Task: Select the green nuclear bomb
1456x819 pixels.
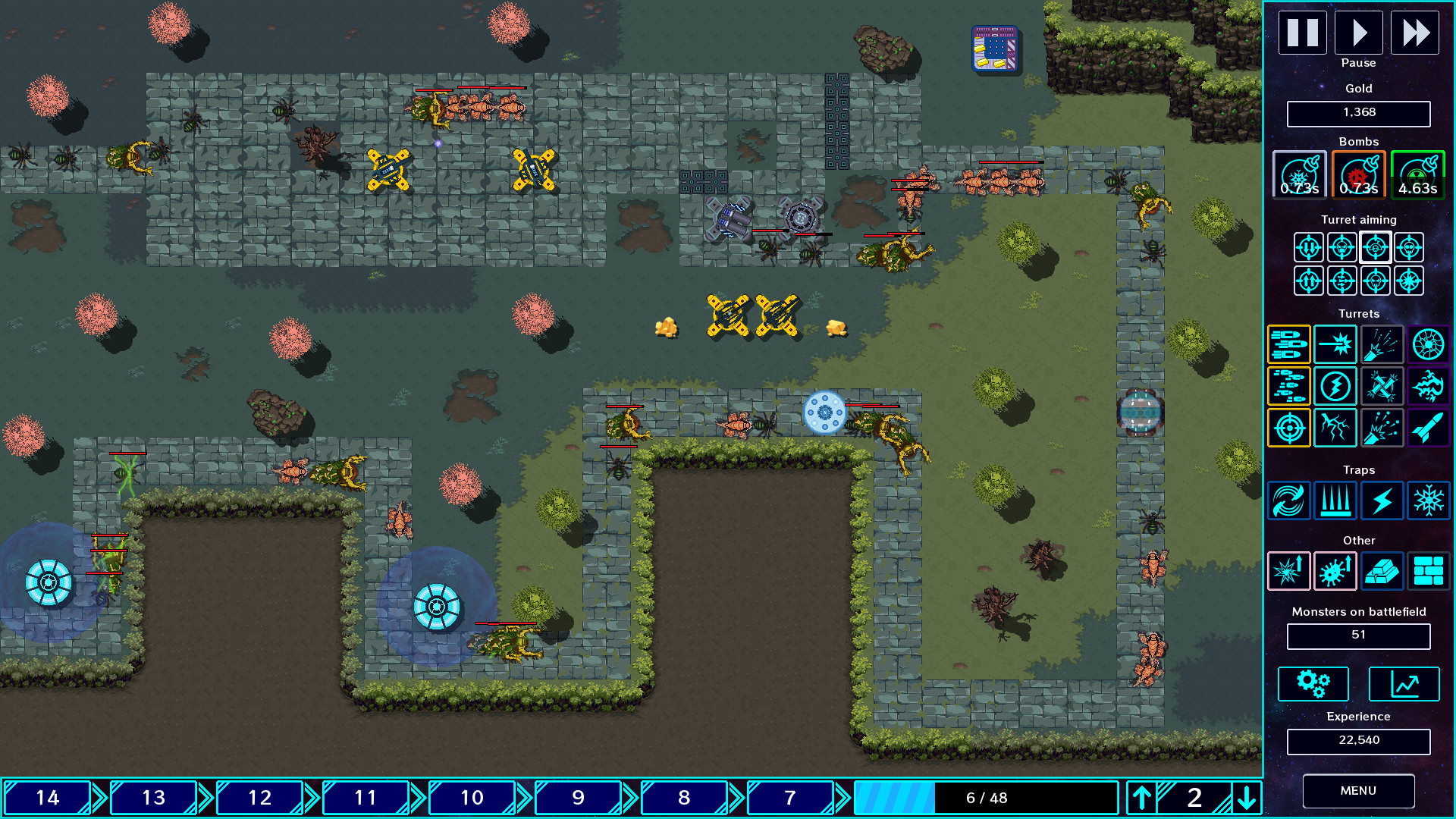Action: (x=1417, y=174)
